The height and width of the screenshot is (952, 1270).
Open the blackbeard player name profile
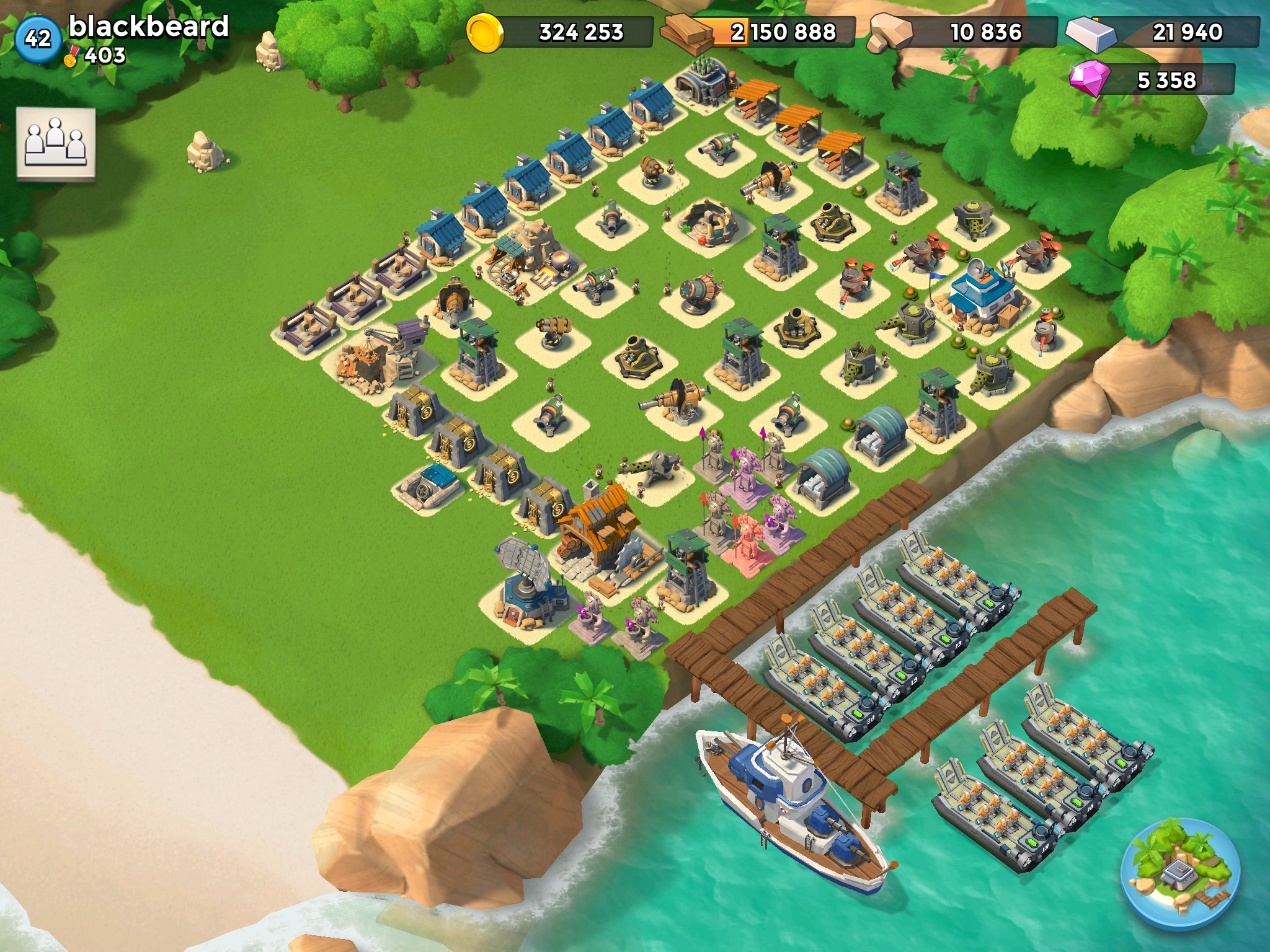(149, 27)
